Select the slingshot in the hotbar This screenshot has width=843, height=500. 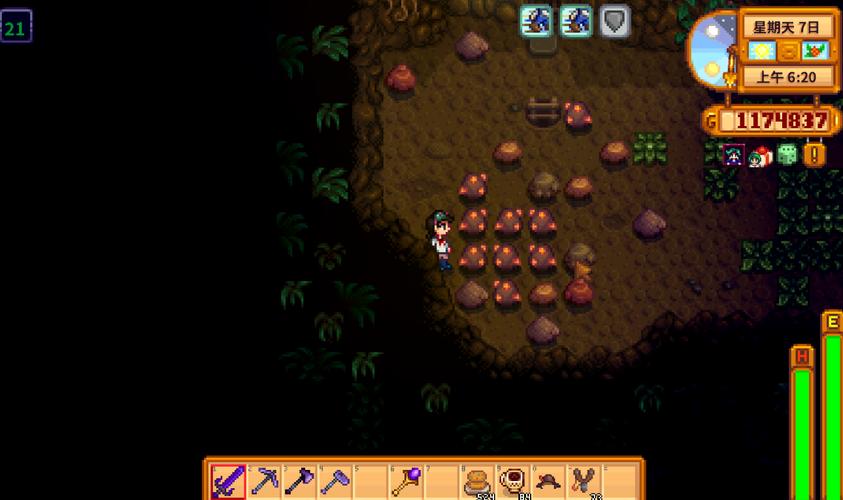(583, 481)
